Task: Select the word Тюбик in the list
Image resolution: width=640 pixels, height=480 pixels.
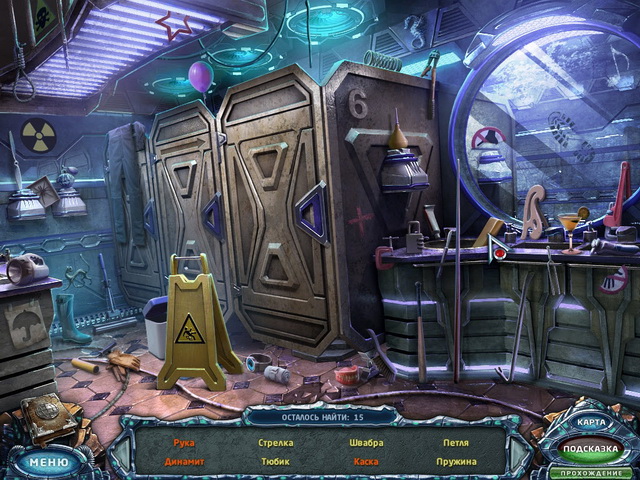Action: [276, 462]
